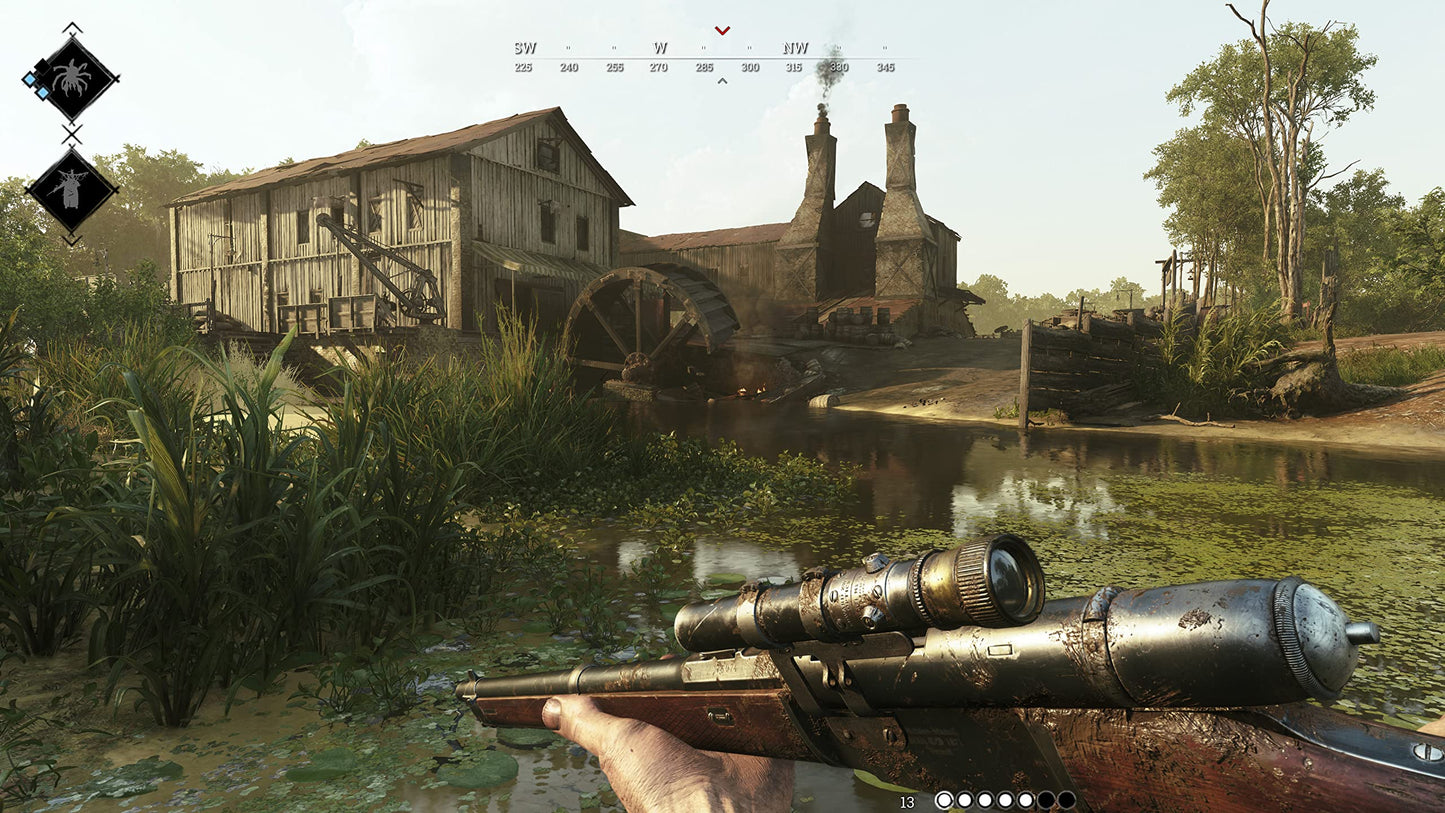Select the Spider boss target icon
Viewport: 1445px width, 813px height.
(73, 78)
